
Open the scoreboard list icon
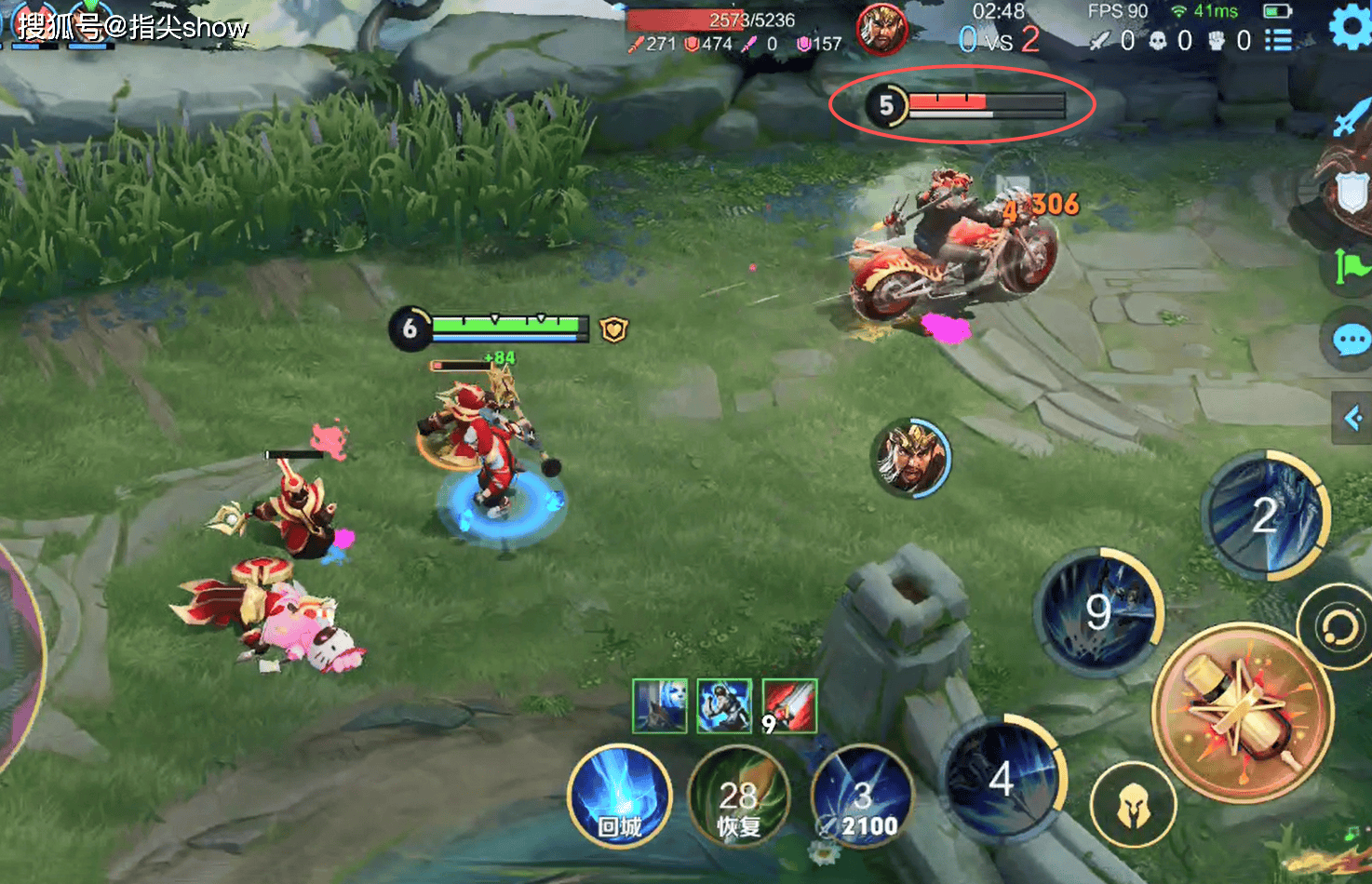[x=1278, y=40]
